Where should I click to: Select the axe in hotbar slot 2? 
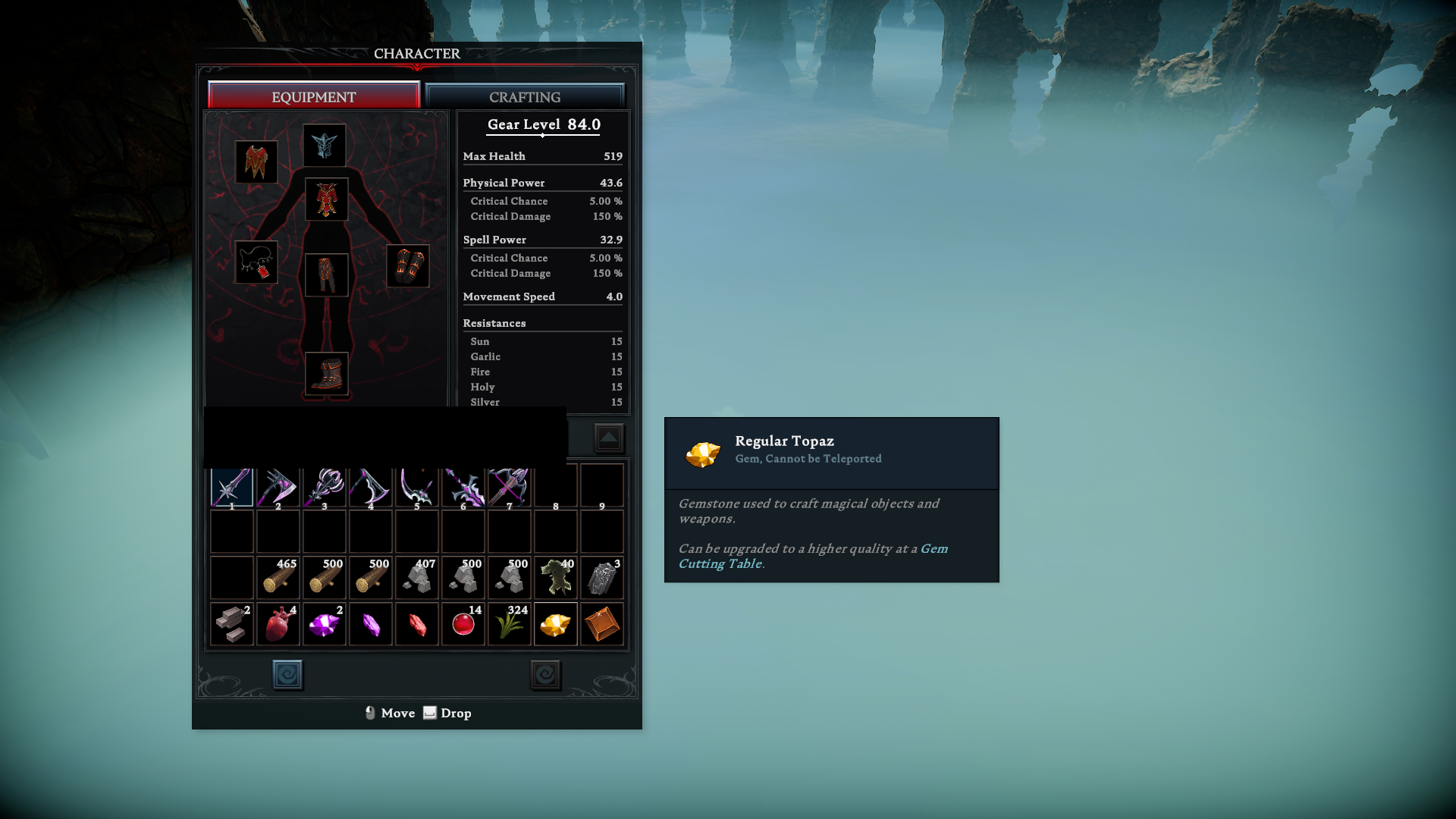pos(278,487)
